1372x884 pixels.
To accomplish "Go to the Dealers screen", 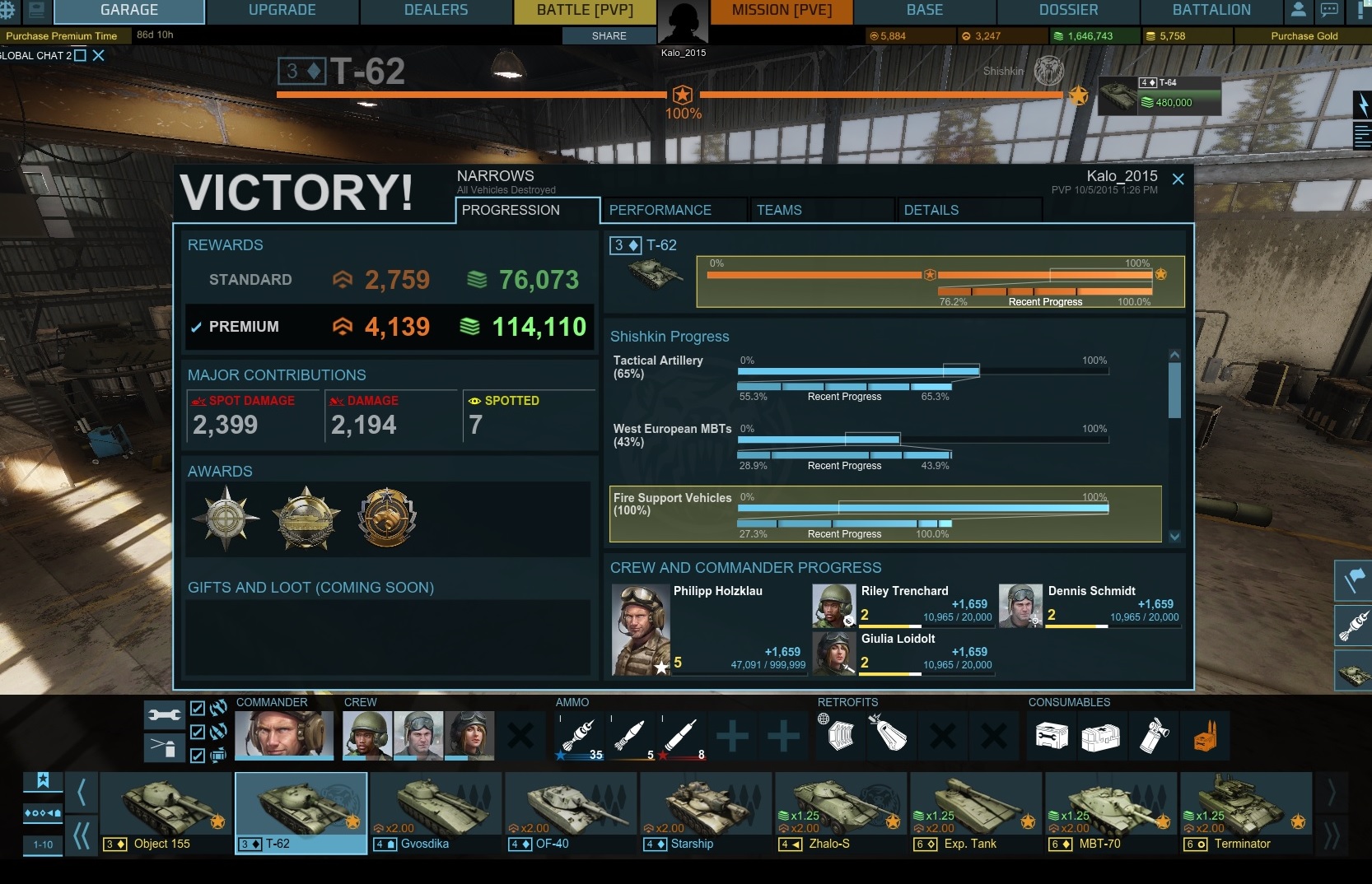I will pos(436,11).
